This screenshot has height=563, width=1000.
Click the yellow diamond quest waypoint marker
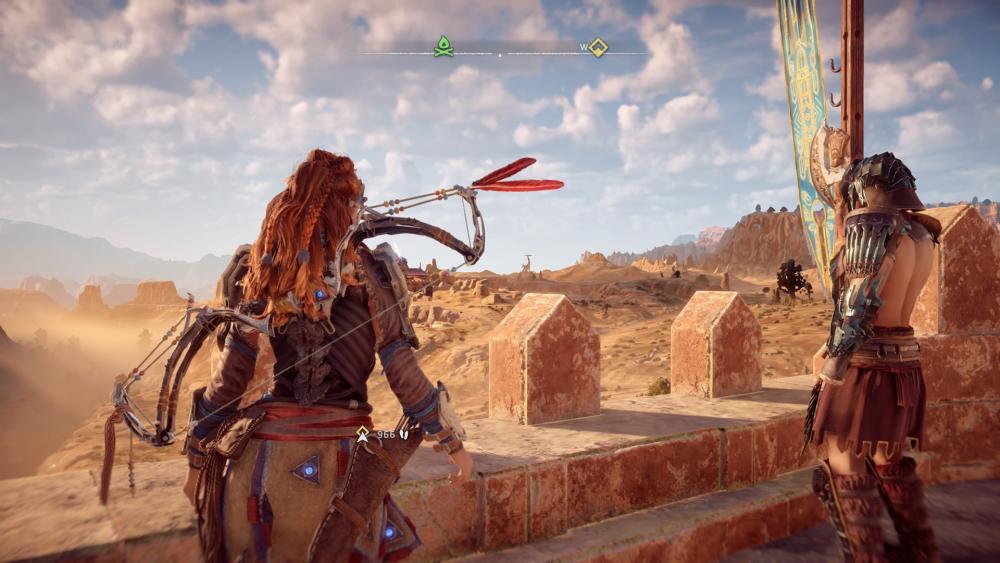363,433
